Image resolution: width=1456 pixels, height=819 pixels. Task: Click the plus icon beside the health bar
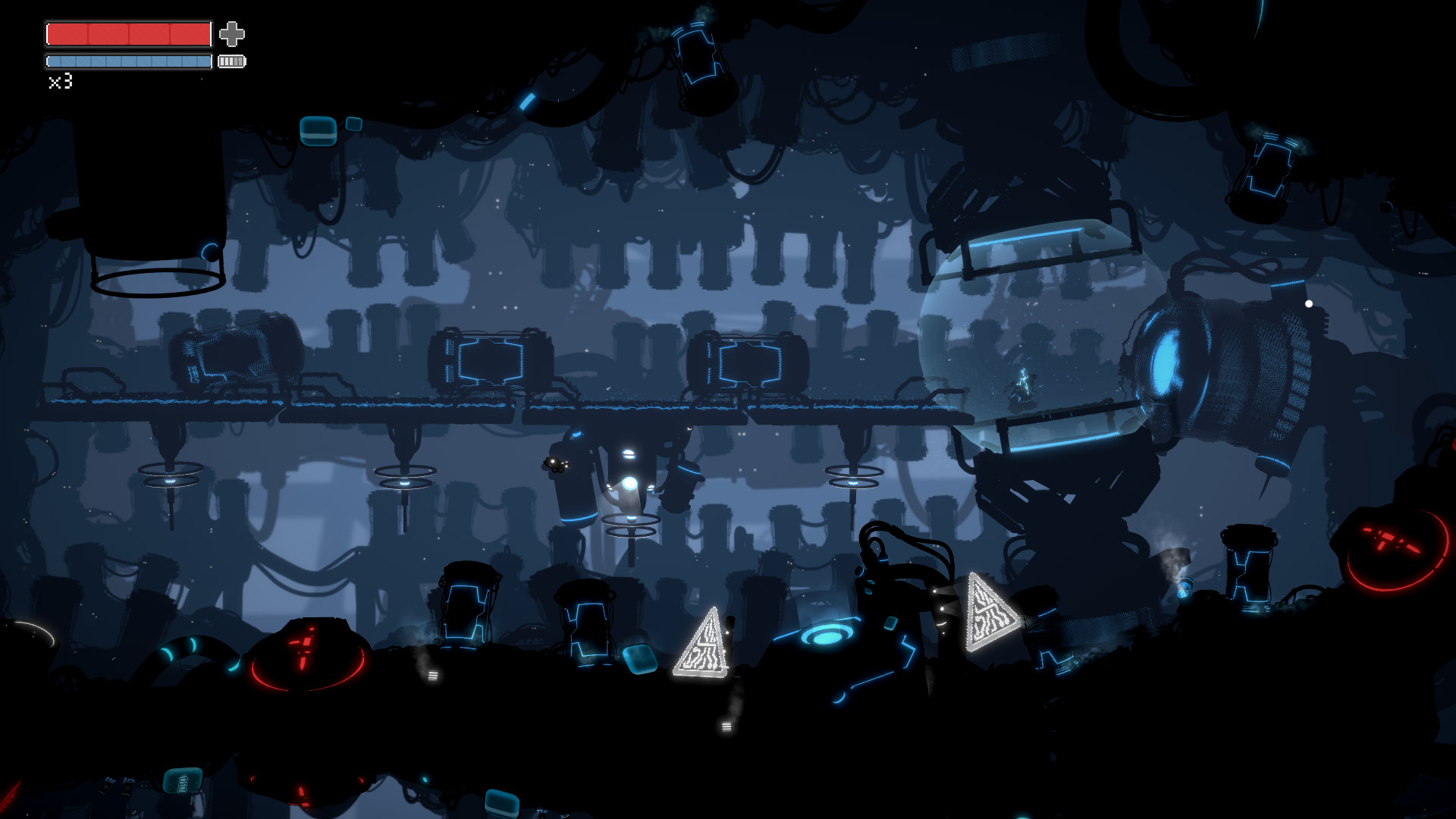(x=233, y=33)
